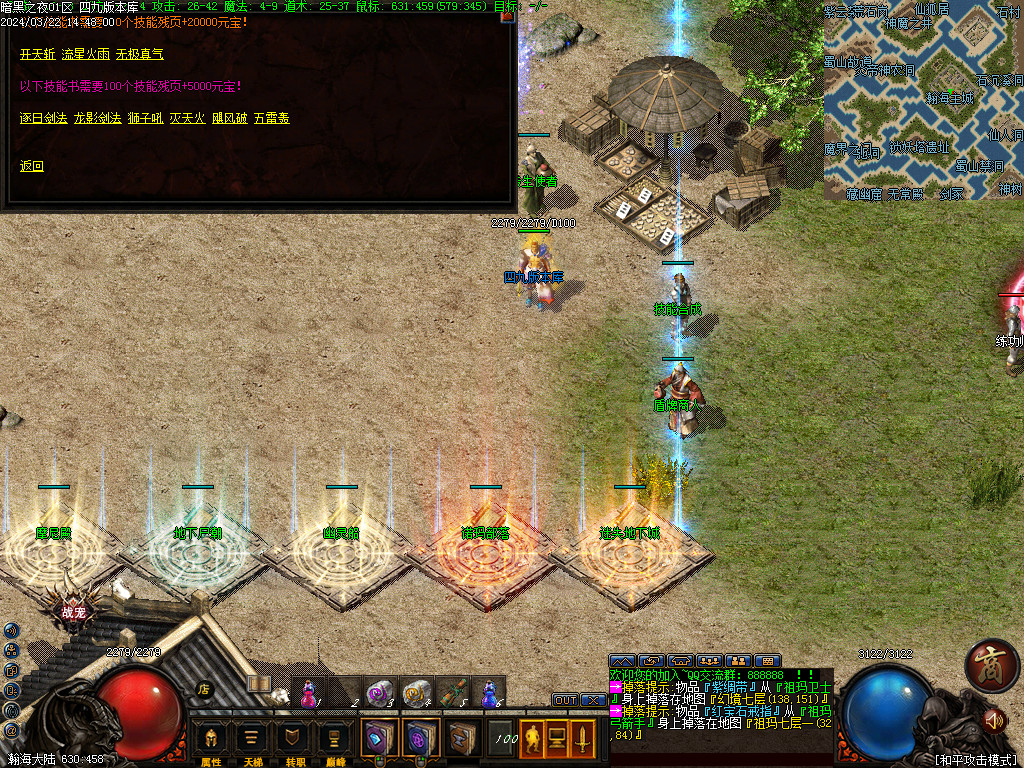Use the red potion in hotbar slot 1
This screenshot has height=768, width=1024.
[x=310, y=692]
